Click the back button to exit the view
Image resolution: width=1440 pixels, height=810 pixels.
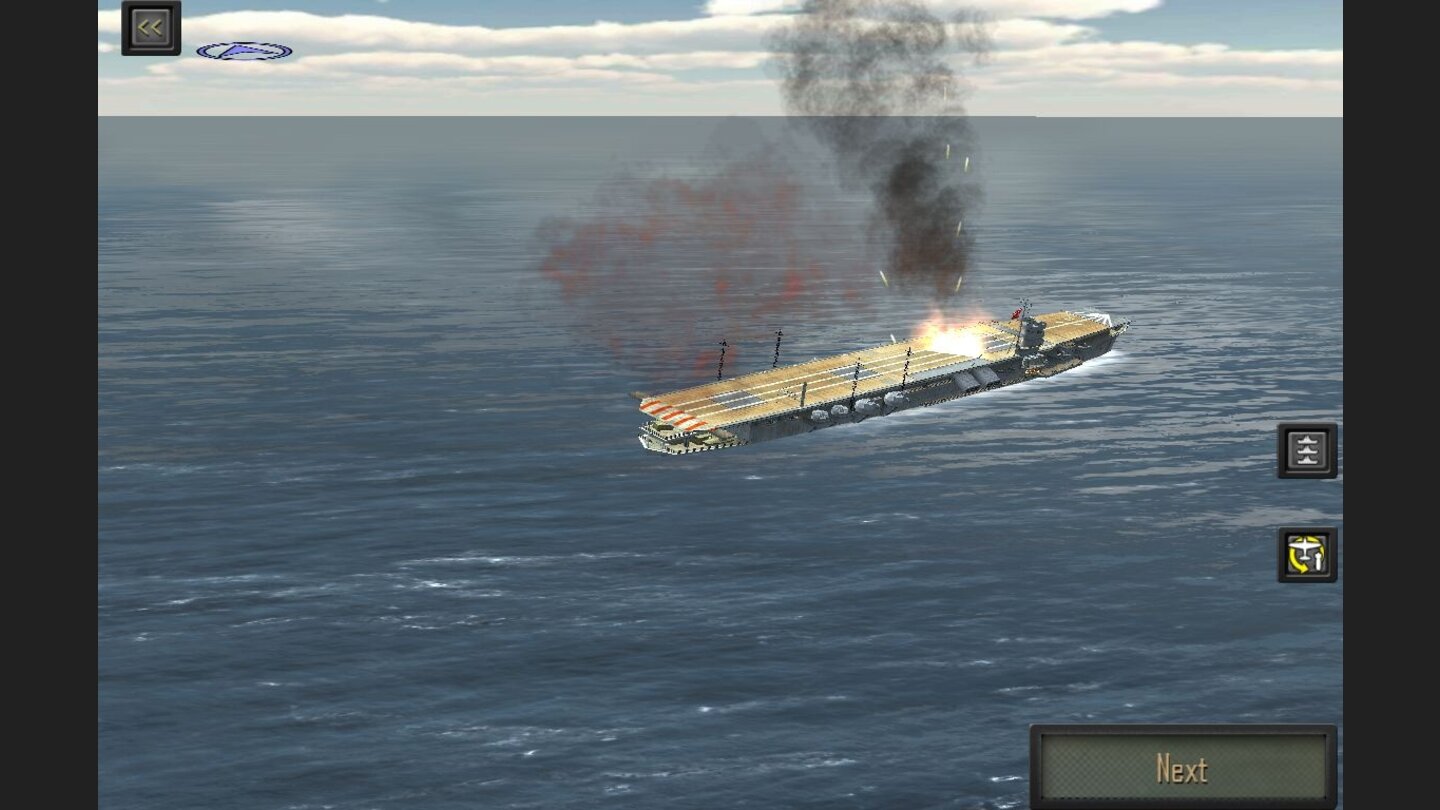click(x=150, y=27)
